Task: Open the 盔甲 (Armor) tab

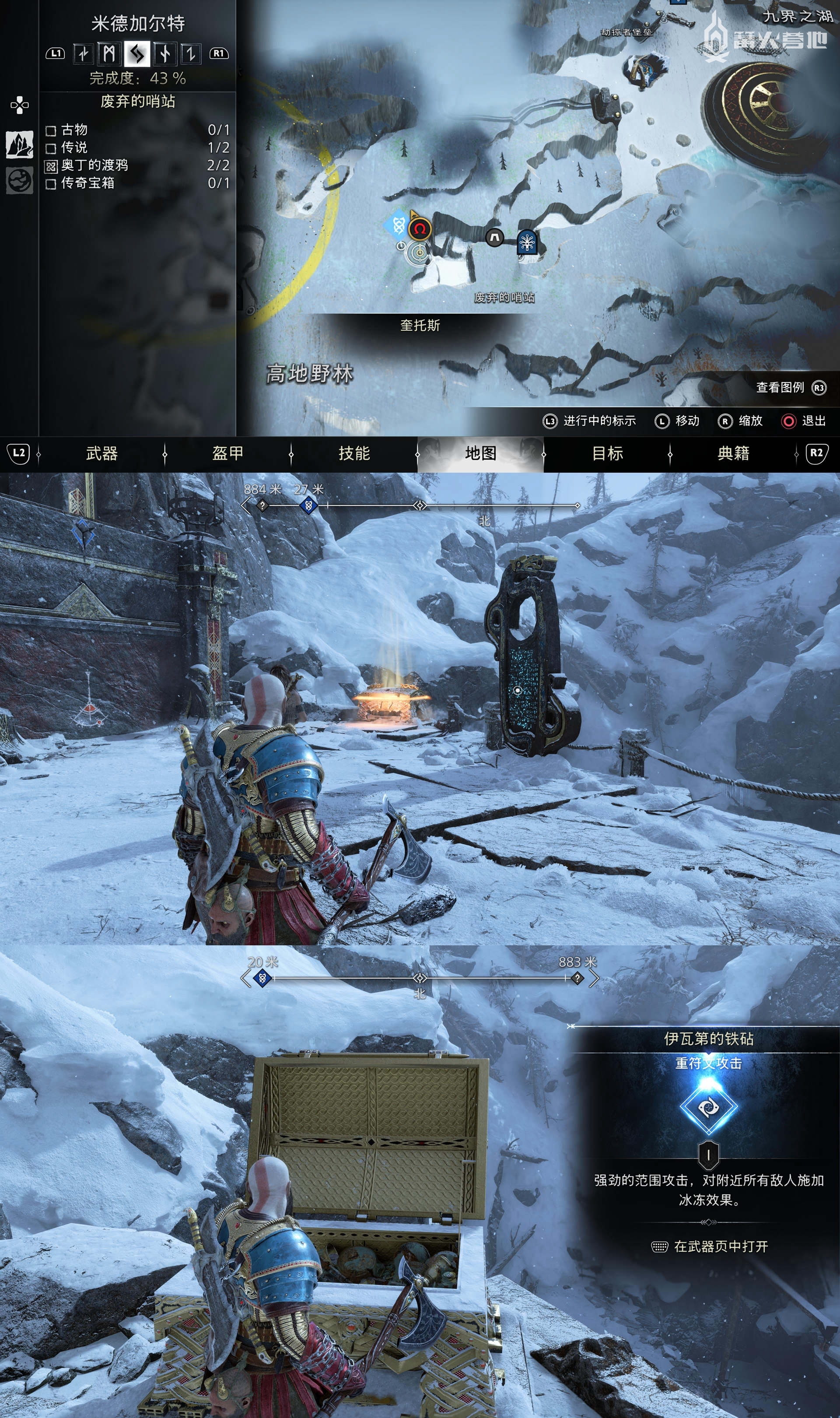Action: click(228, 453)
